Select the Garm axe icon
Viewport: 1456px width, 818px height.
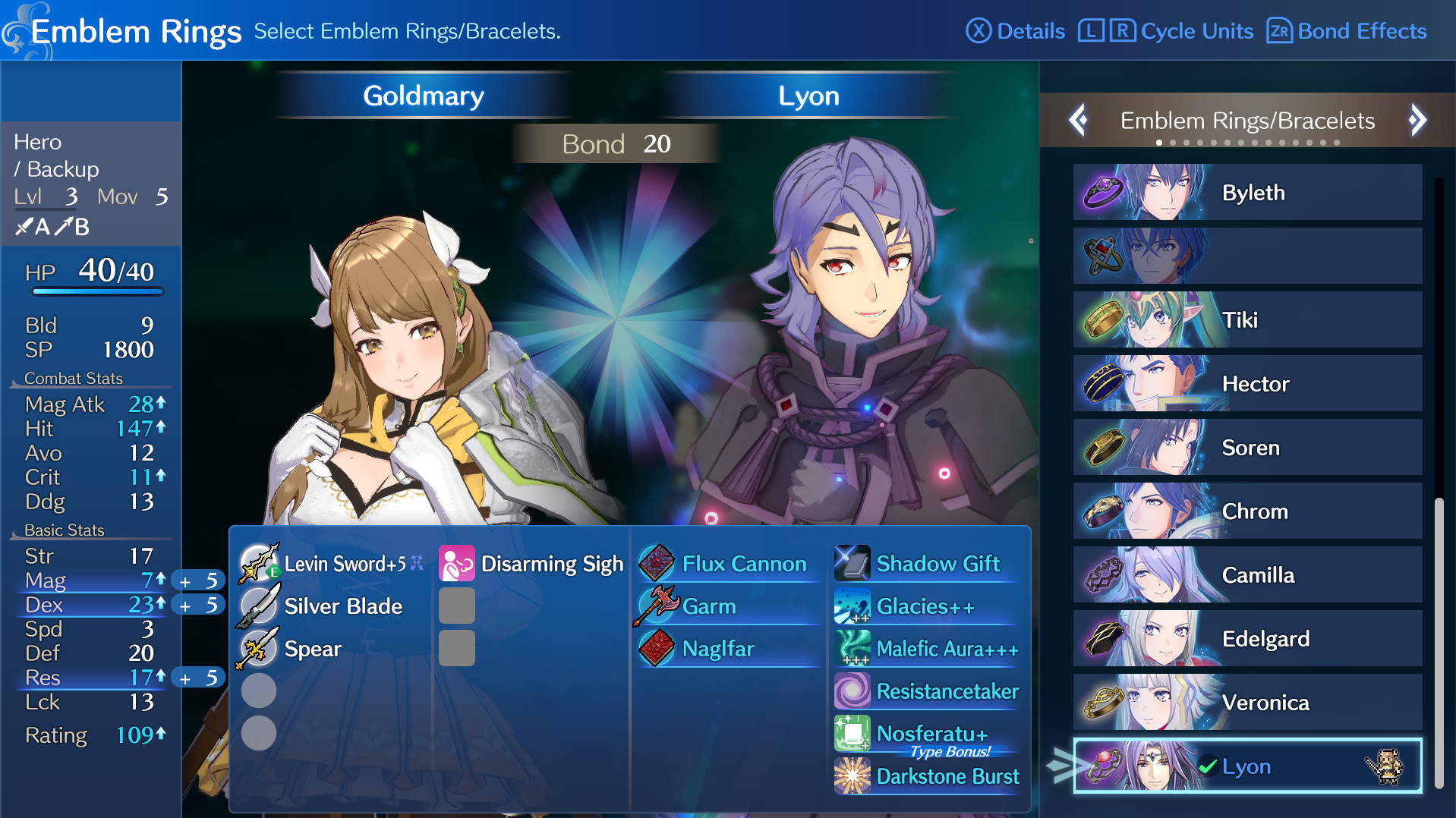656,606
